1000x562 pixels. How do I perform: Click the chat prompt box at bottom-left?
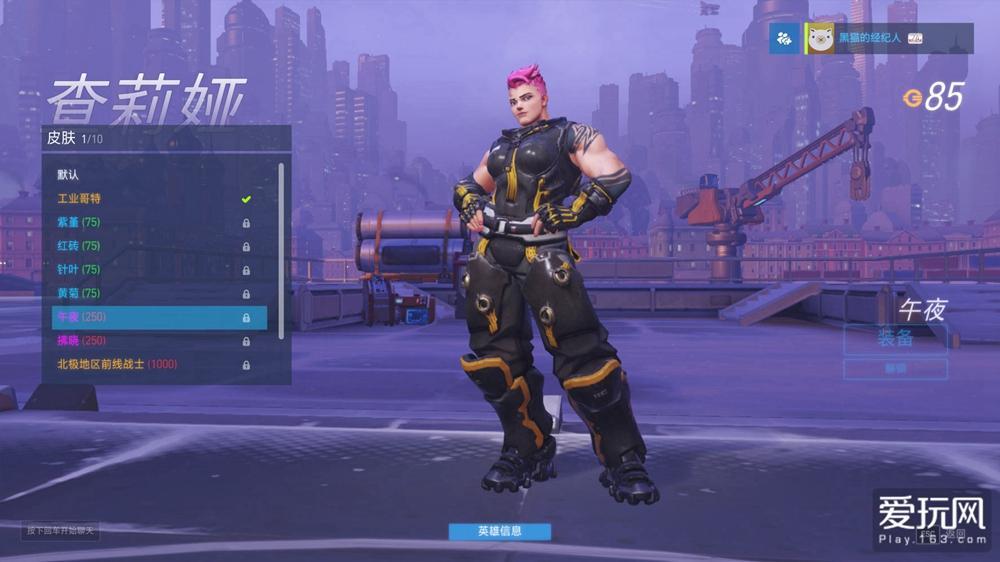pyautogui.click(x=62, y=530)
